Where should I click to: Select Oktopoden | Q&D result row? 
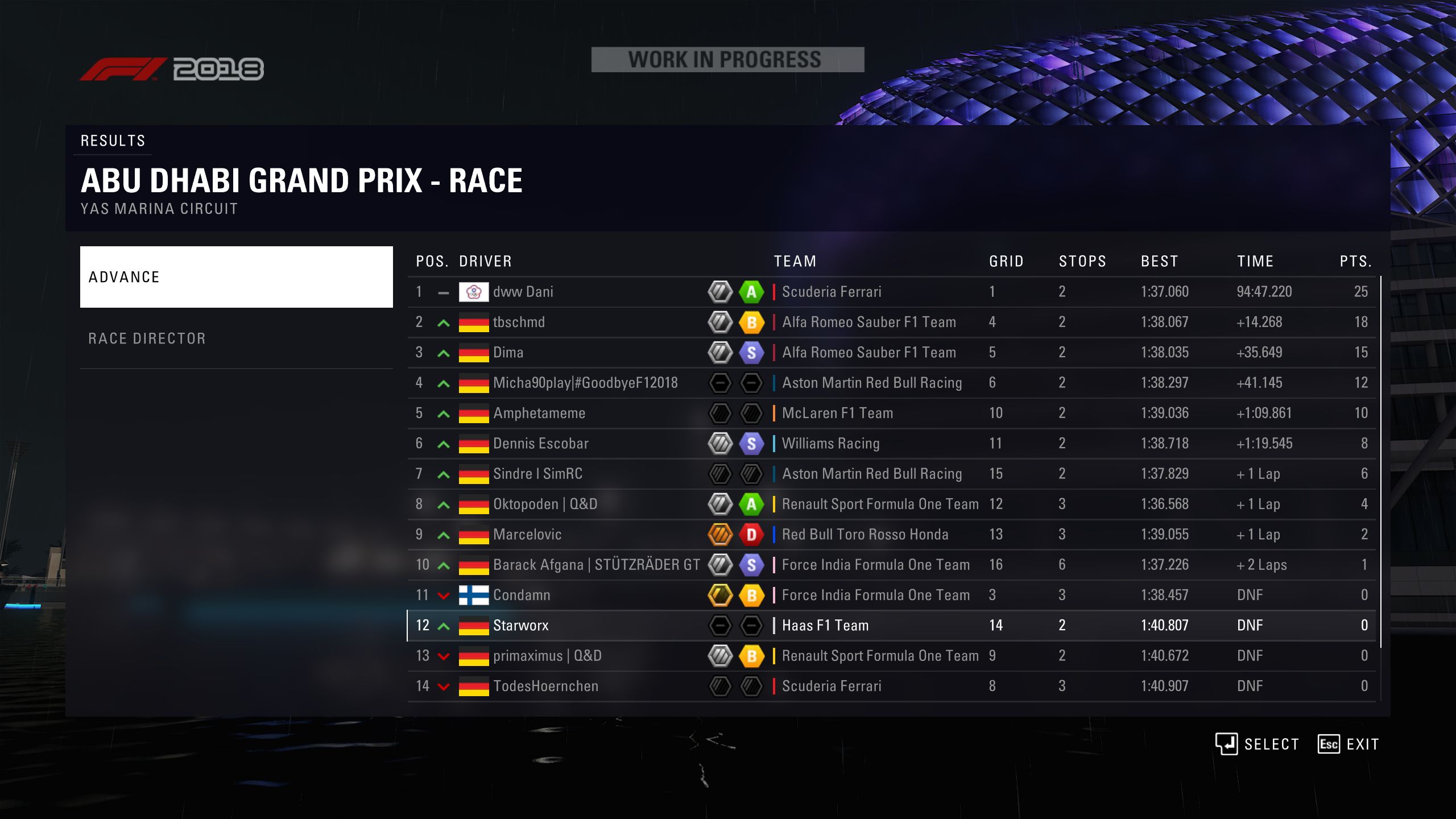click(891, 504)
